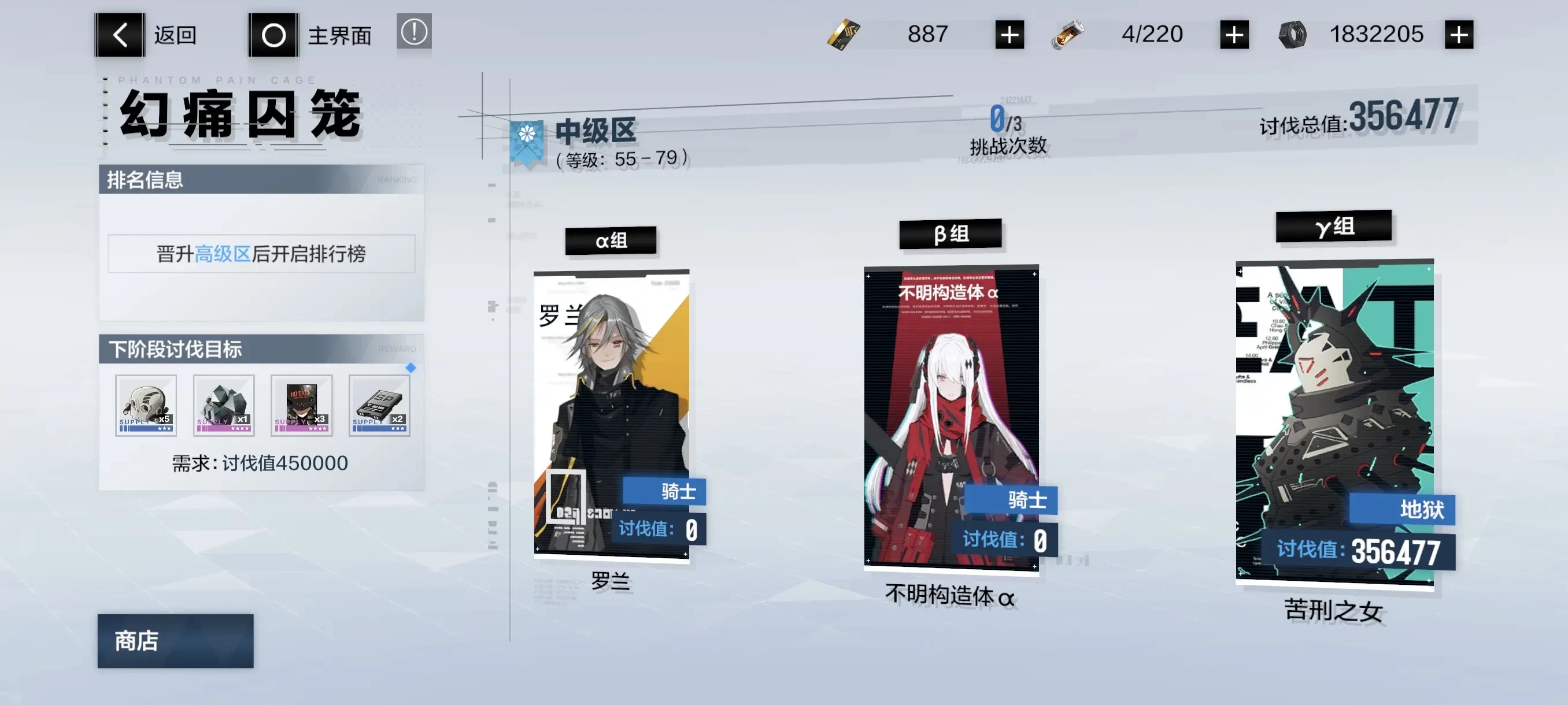Select the β组 group label tab
The height and width of the screenshot is (705, 1568).
(x=950, y=234)
